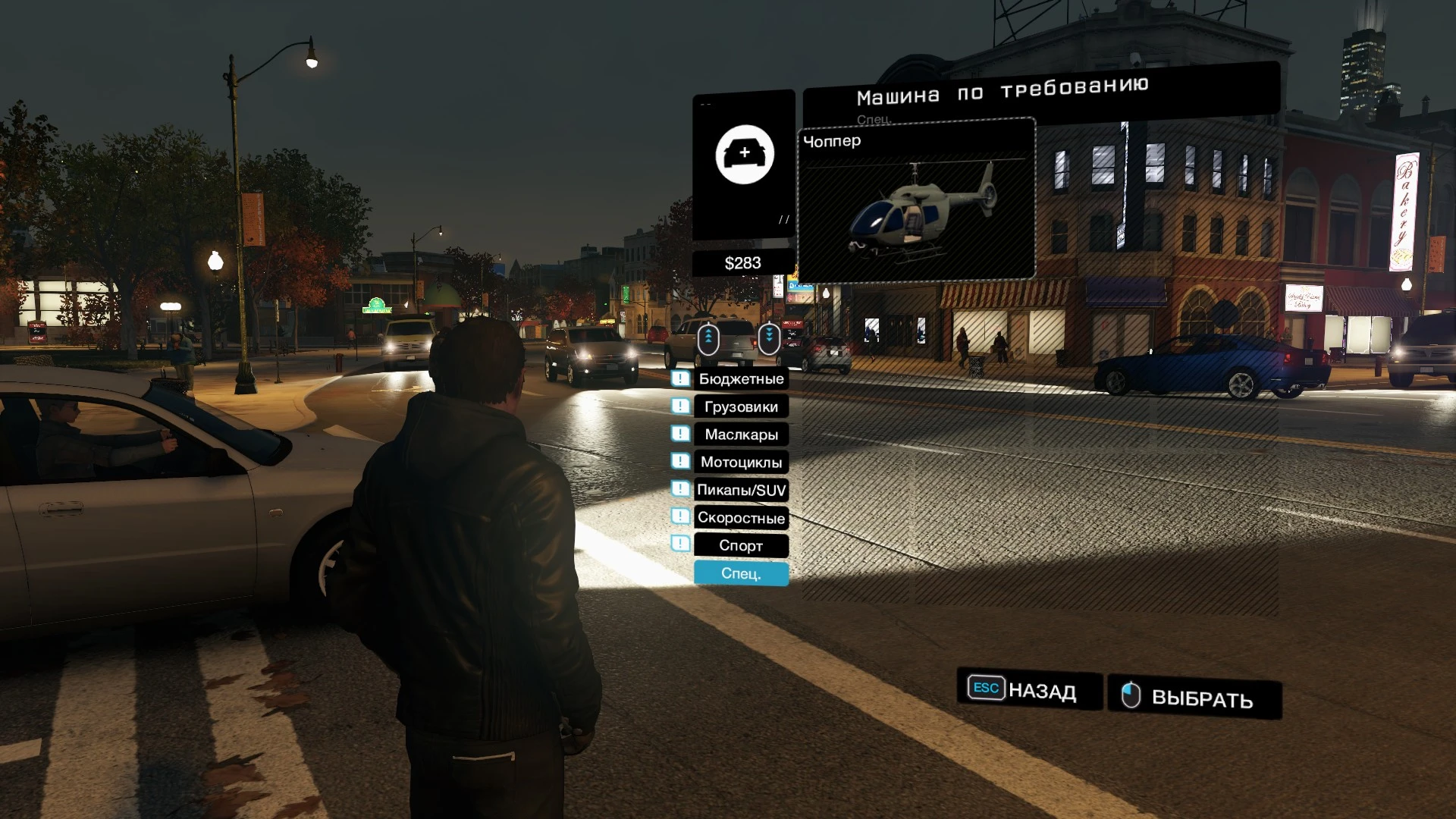
Task: Click the $283 price display
Action: coord(742,262)
